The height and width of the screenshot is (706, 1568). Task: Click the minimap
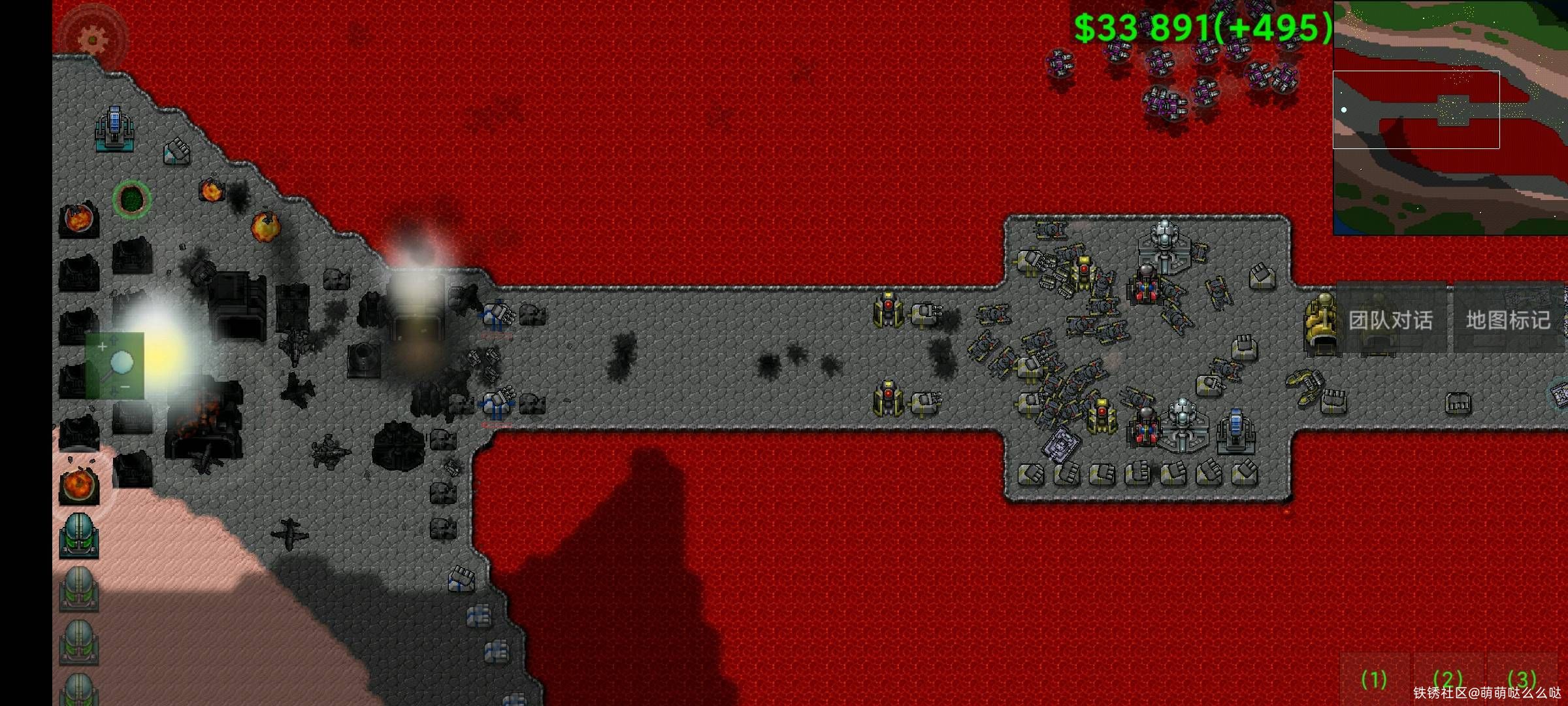click(x=1450, y=118)
